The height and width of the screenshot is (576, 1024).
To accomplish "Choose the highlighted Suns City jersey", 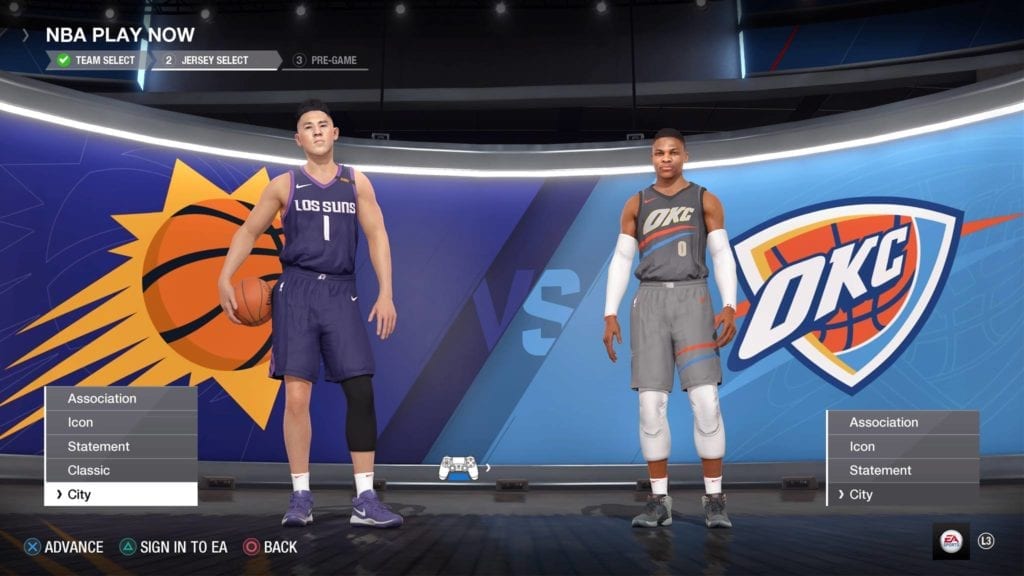I will point(121,494).
